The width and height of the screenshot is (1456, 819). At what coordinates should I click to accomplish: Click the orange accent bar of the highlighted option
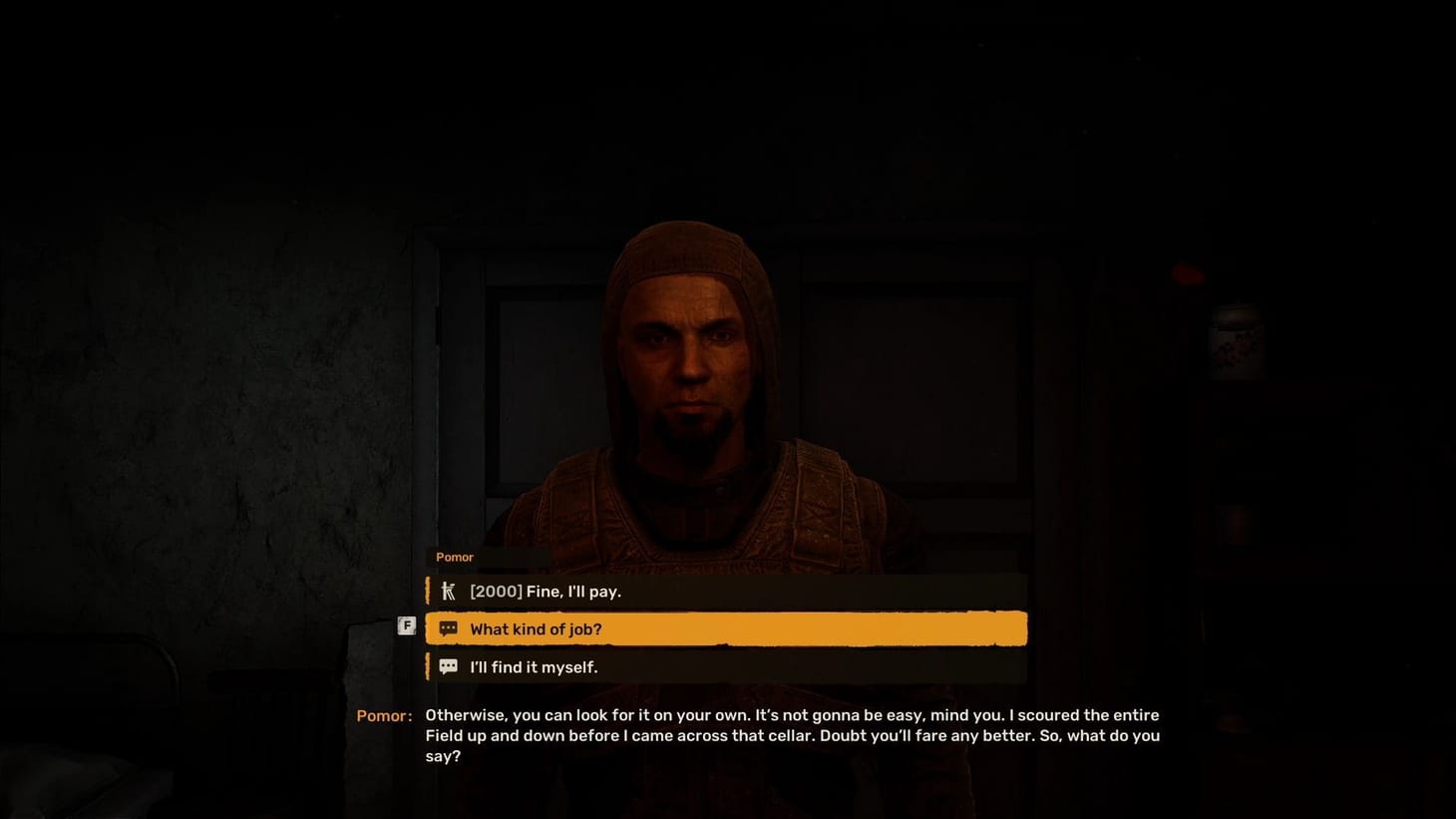[x=429, y=628]
